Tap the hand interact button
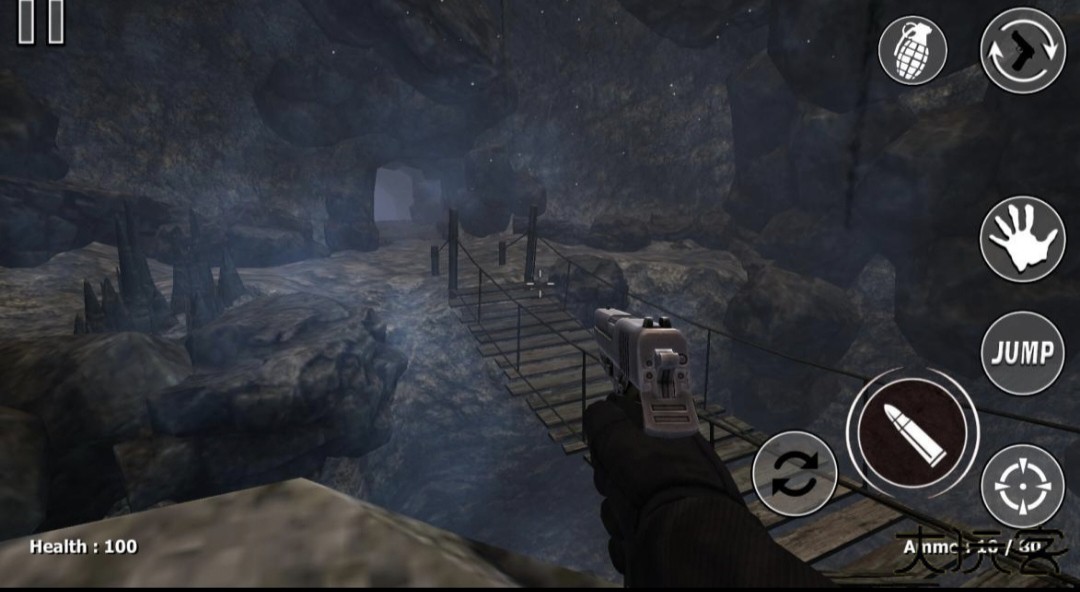This screenshot has width=1080, height=592. point(1022,240)
